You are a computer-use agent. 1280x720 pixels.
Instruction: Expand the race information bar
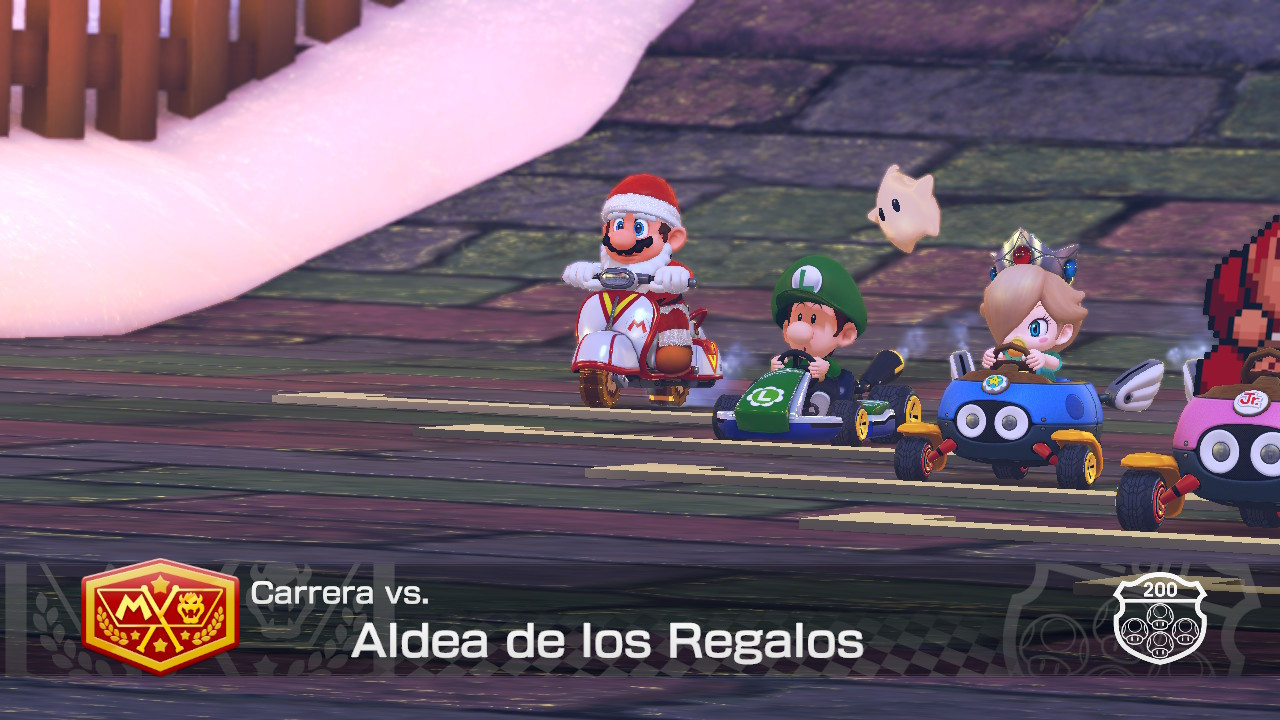pos(640,620)
